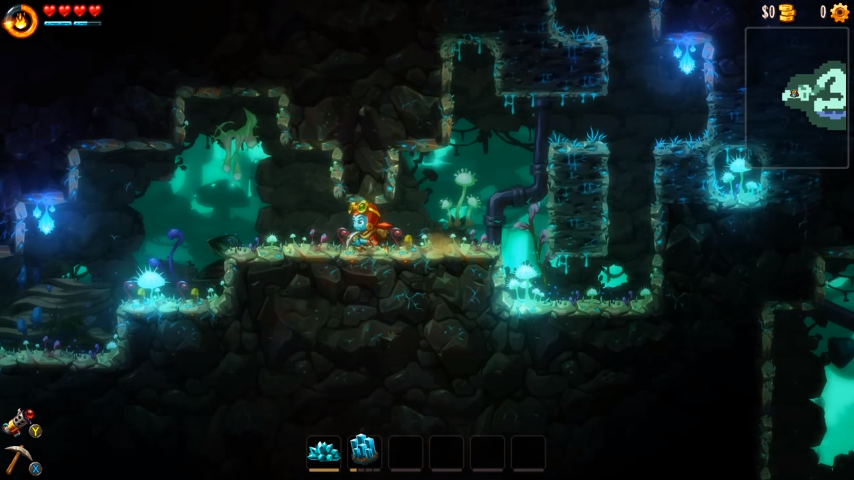Open the minimap panel
The height and width of the screenshot is (480, 854).
(x=796, y=97)
